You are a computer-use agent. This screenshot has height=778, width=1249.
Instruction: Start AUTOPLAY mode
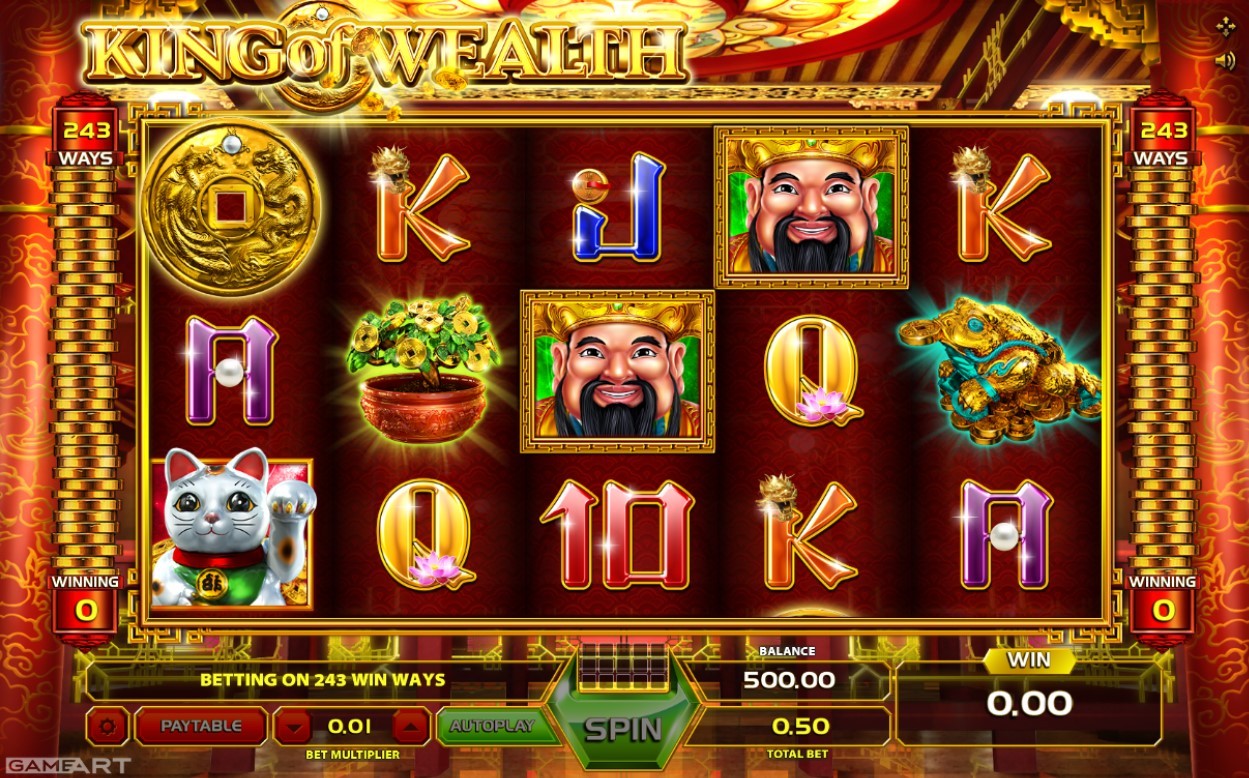coord(492,726)
